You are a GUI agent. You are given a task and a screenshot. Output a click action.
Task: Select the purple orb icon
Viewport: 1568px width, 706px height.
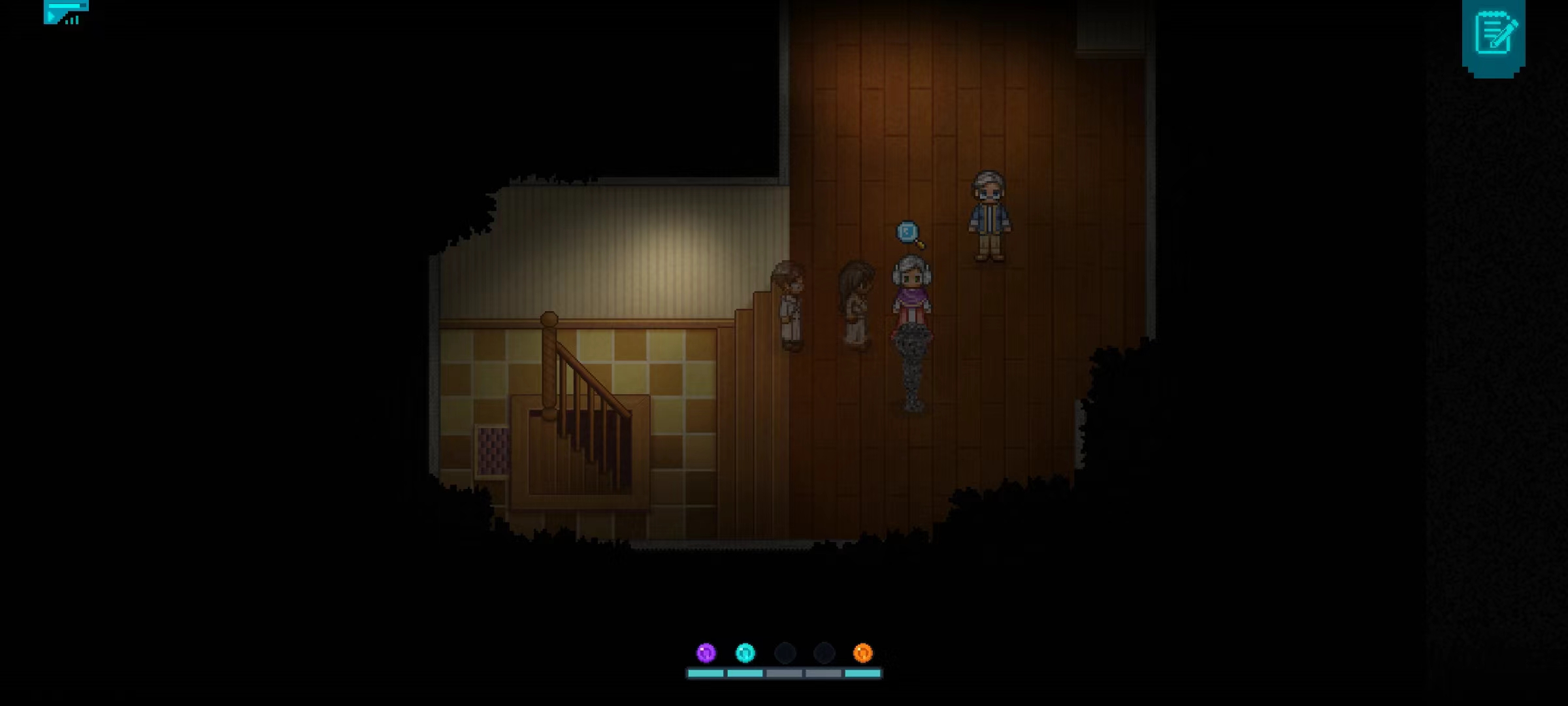(706, 652)
